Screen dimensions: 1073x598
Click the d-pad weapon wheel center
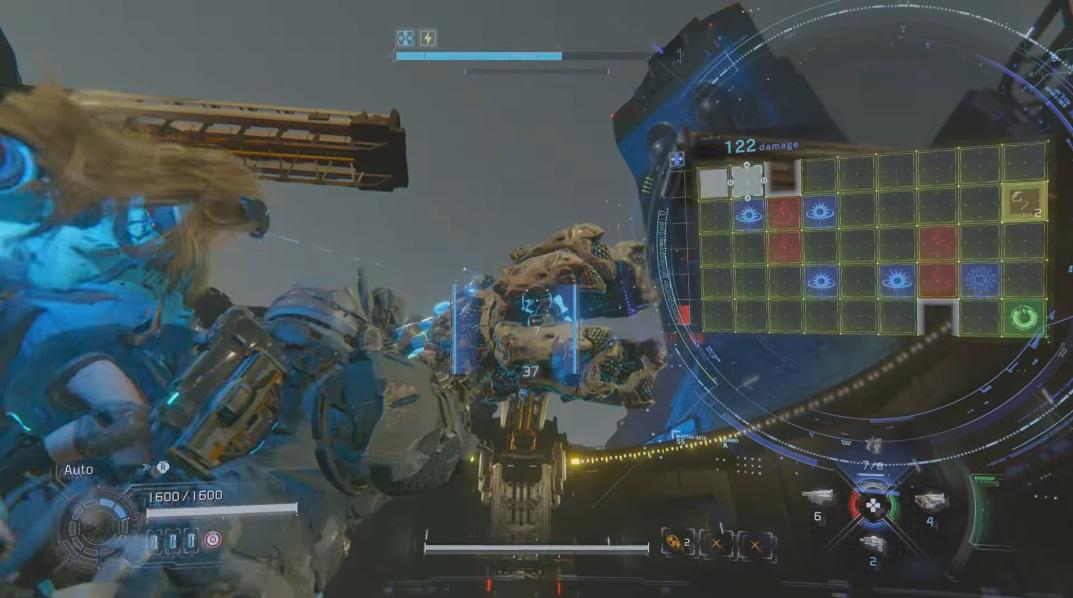(873, 505)
